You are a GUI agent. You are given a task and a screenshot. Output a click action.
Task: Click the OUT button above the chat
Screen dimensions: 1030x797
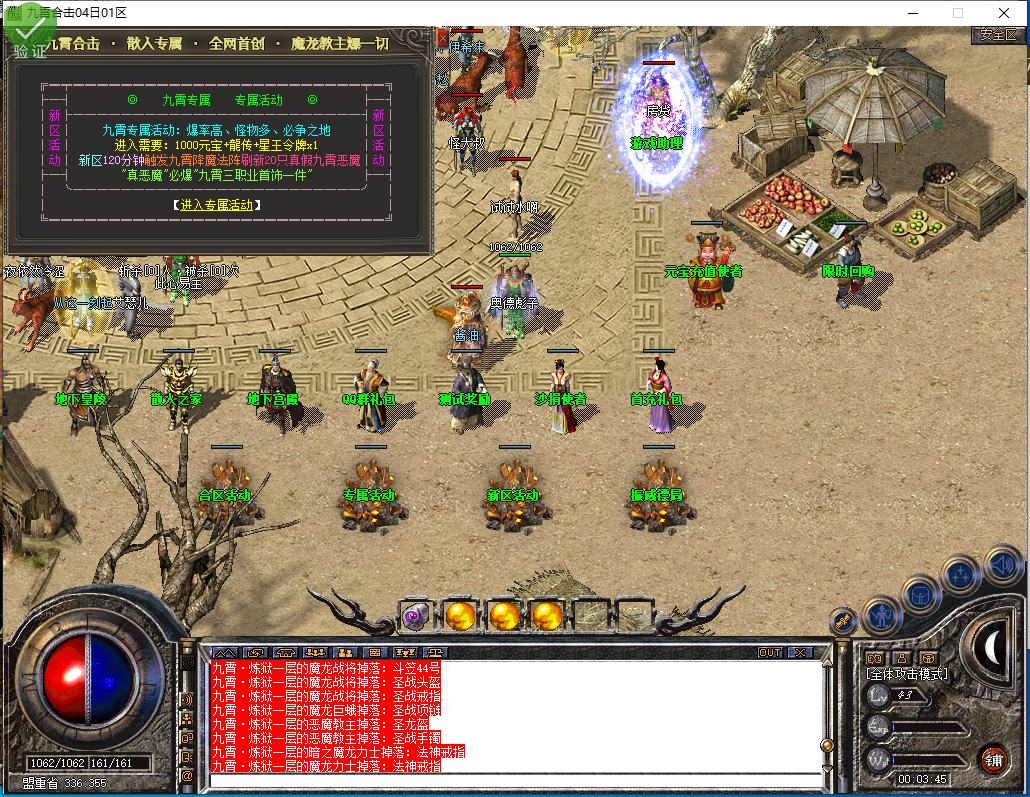(x=770, y=652)
